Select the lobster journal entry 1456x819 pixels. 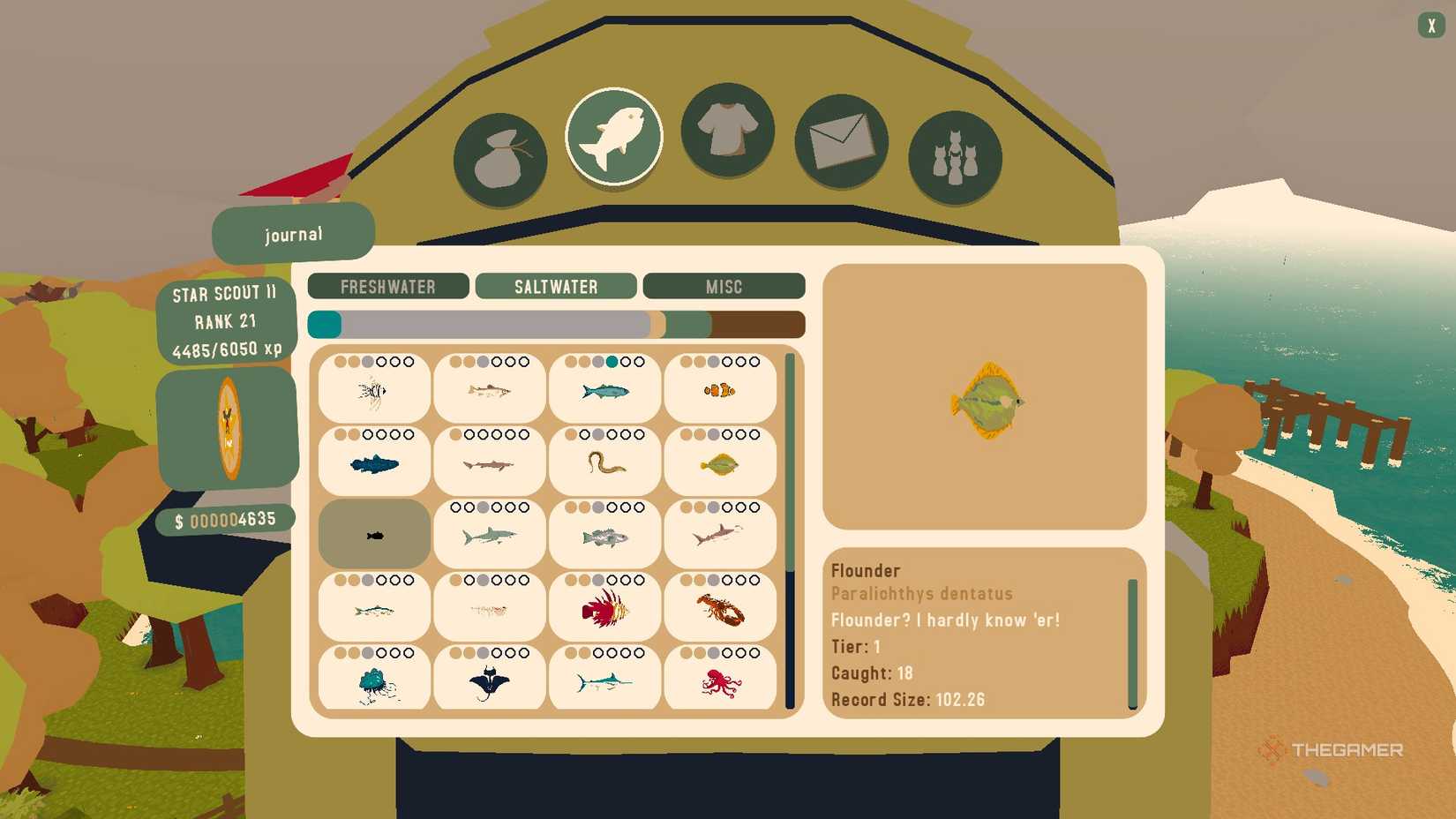tap(720, 606)
